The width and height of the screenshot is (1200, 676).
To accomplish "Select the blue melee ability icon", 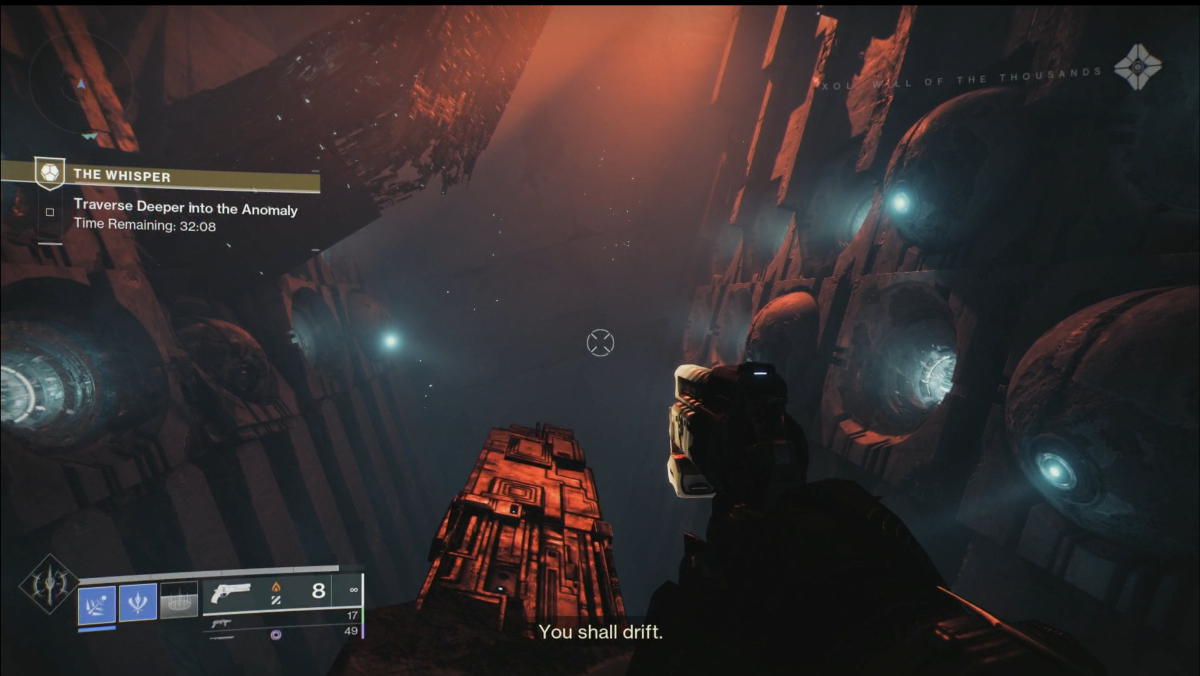I will coord(138,602).
